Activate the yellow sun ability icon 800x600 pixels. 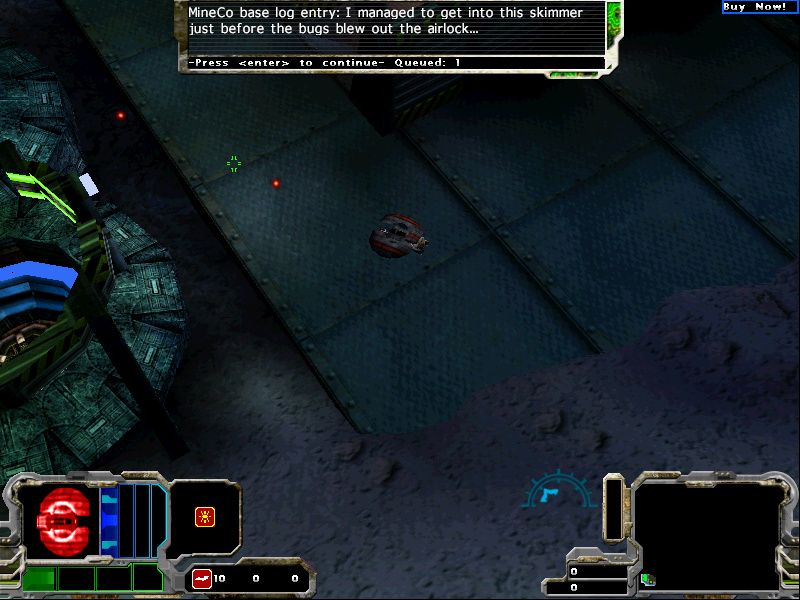[204, 517]
